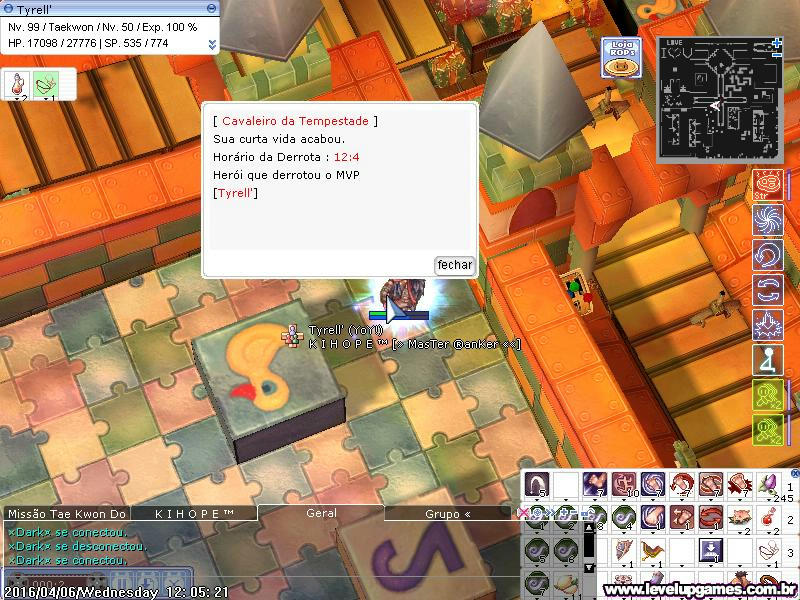Open the Loja ROPs cash shop
The image size is (800, 600).
click(621, 58)
